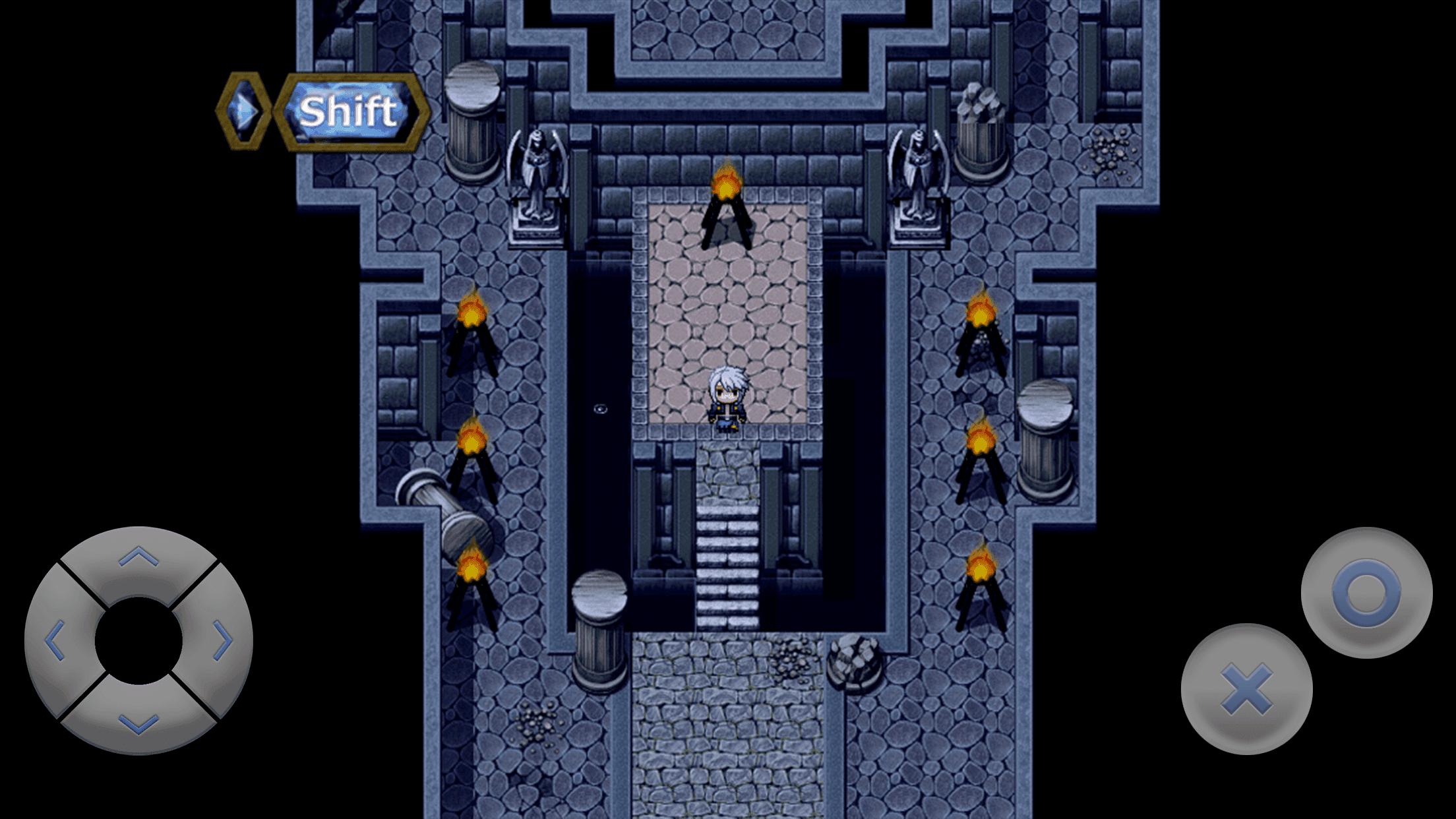
Task: Tap the blue gem icon beside Shift
Action: click(x=244, y=110)
